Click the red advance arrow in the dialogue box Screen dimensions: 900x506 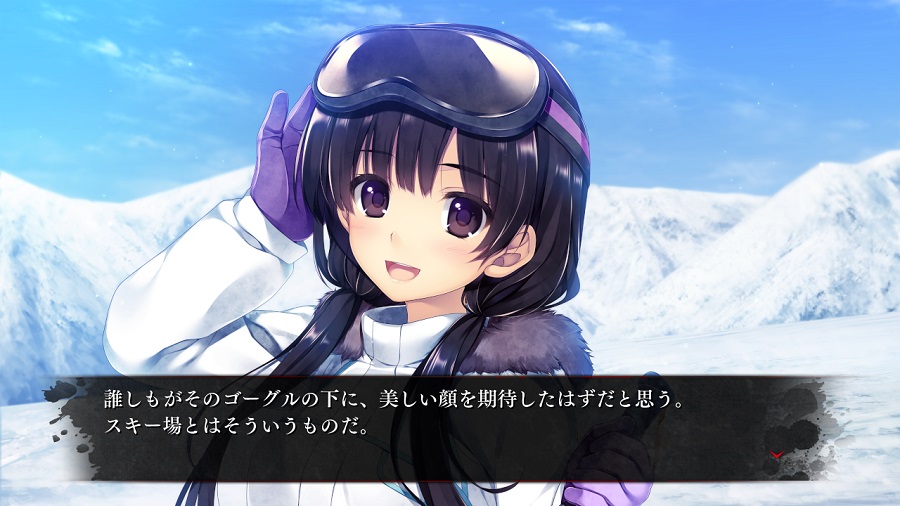[777, 455]
